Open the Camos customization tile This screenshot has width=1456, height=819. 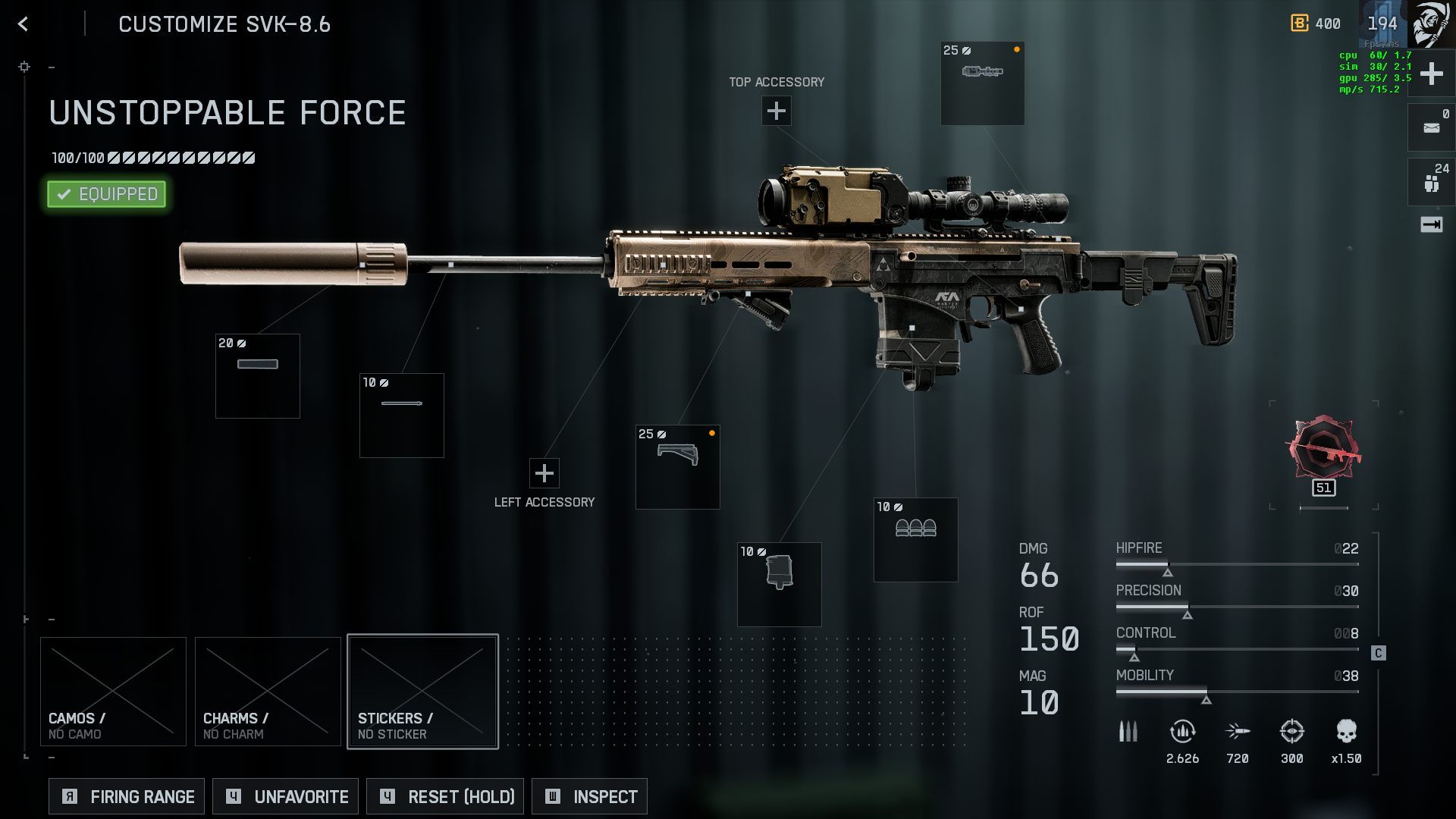pos(113,692)
